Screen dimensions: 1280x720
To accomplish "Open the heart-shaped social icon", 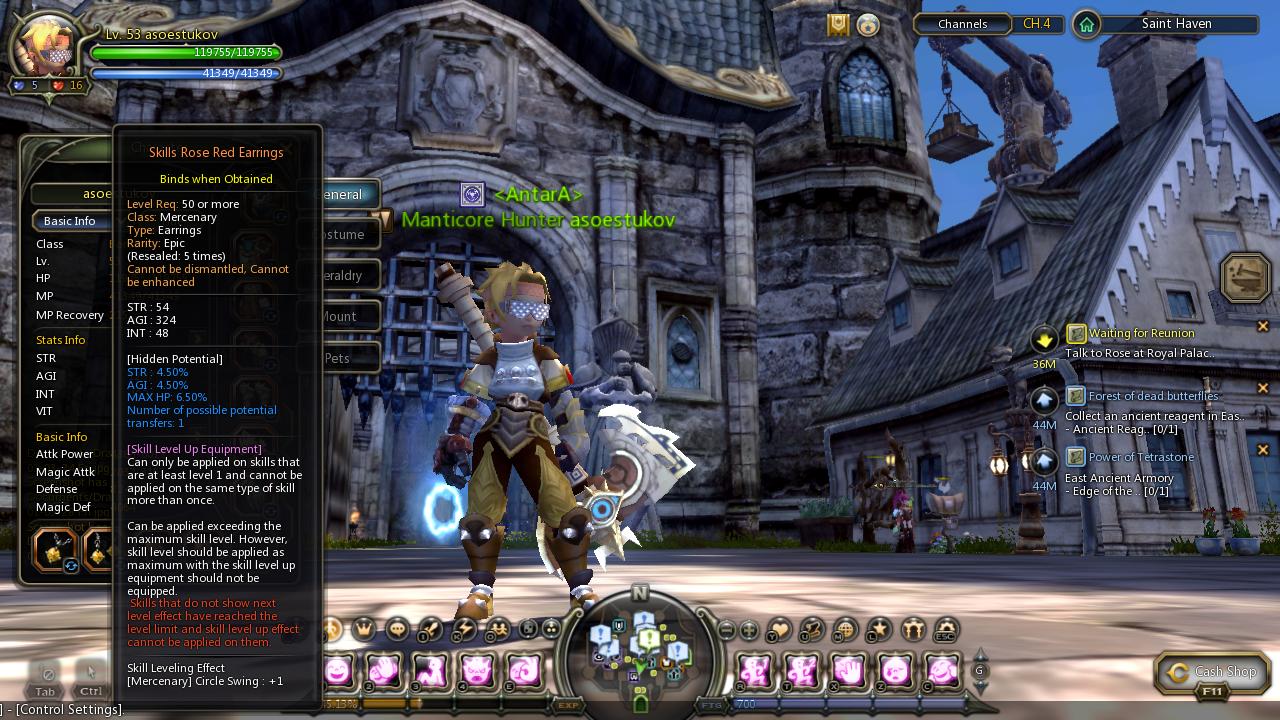I will pyautogui.click(x=779, y=630).
